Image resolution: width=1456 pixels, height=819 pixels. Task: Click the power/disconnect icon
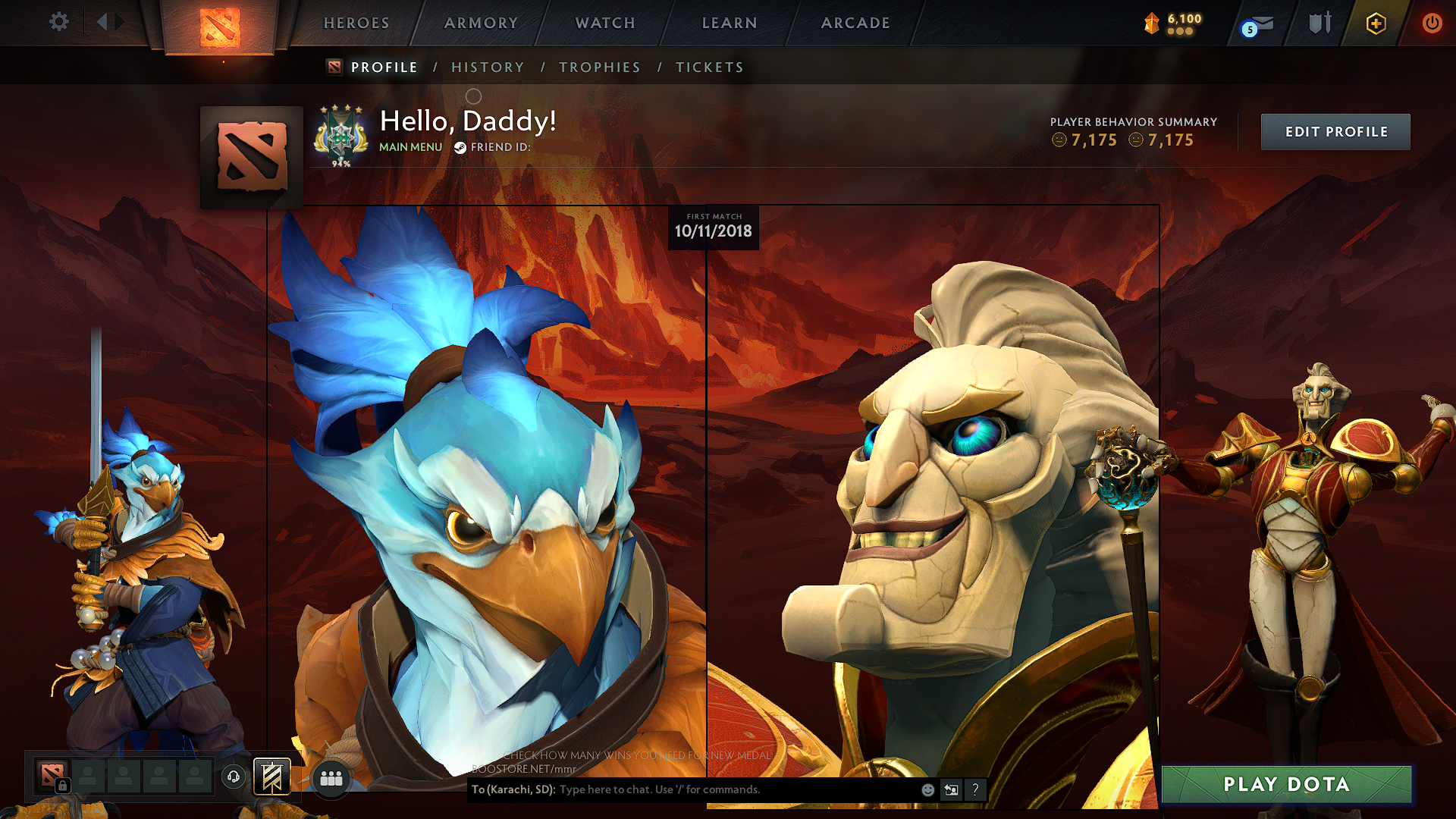1432,23
